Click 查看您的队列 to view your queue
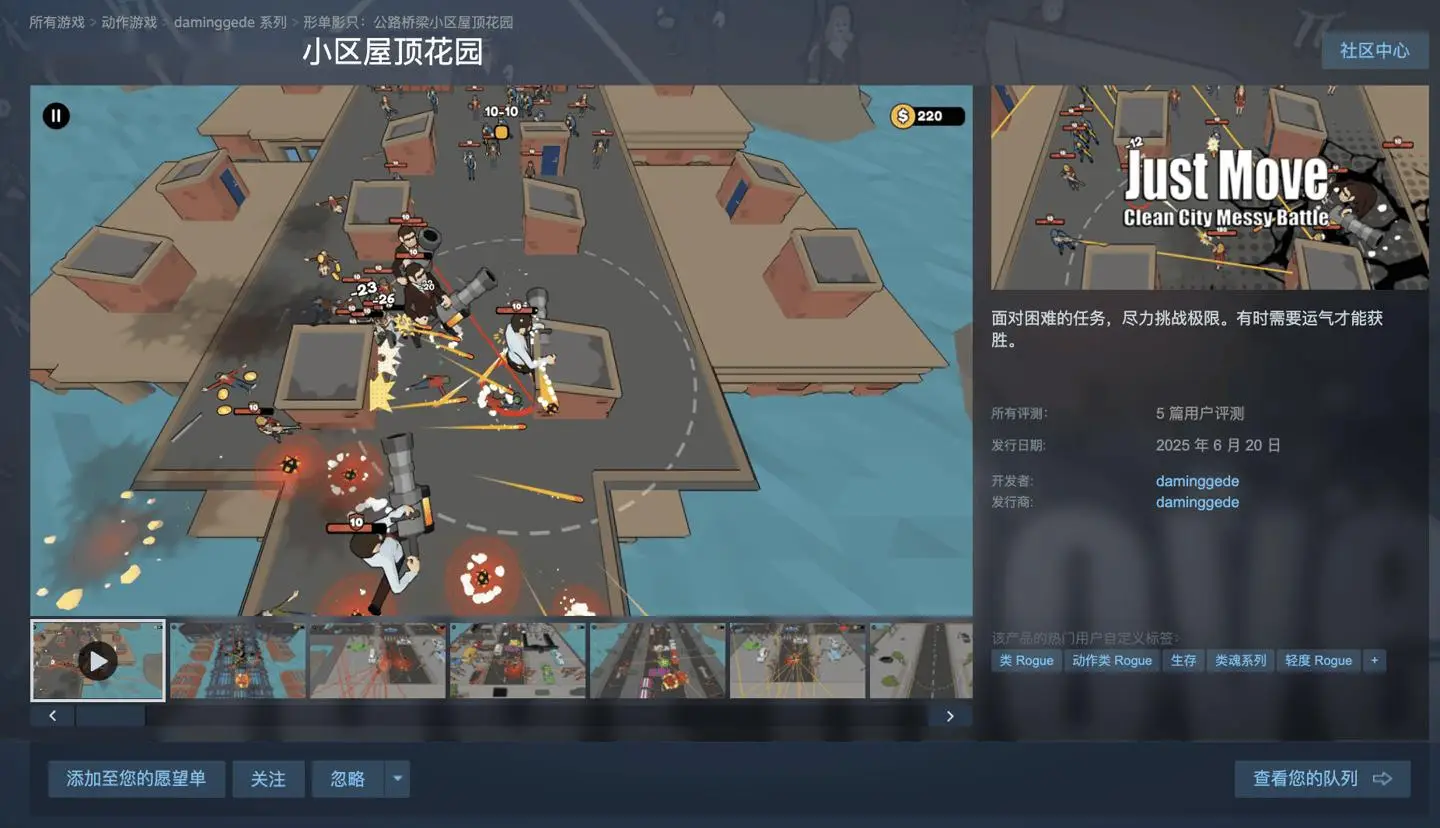Image resolution: width=1440 pixels, height=828 pixels. point(1310,778)
